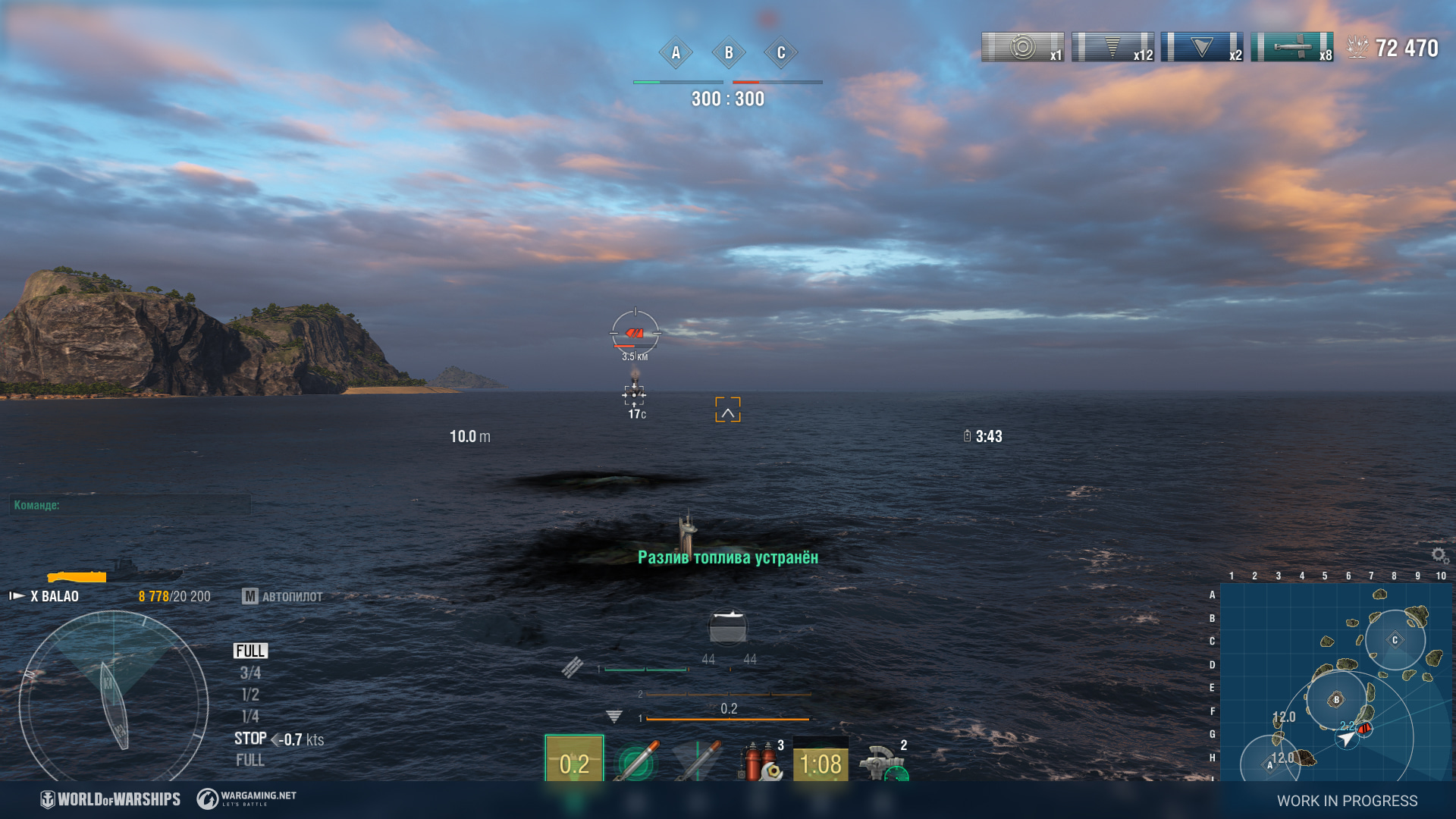Click capture point A indicator at top
Viewport: 1456px width, 819px height.
(676, 53)
